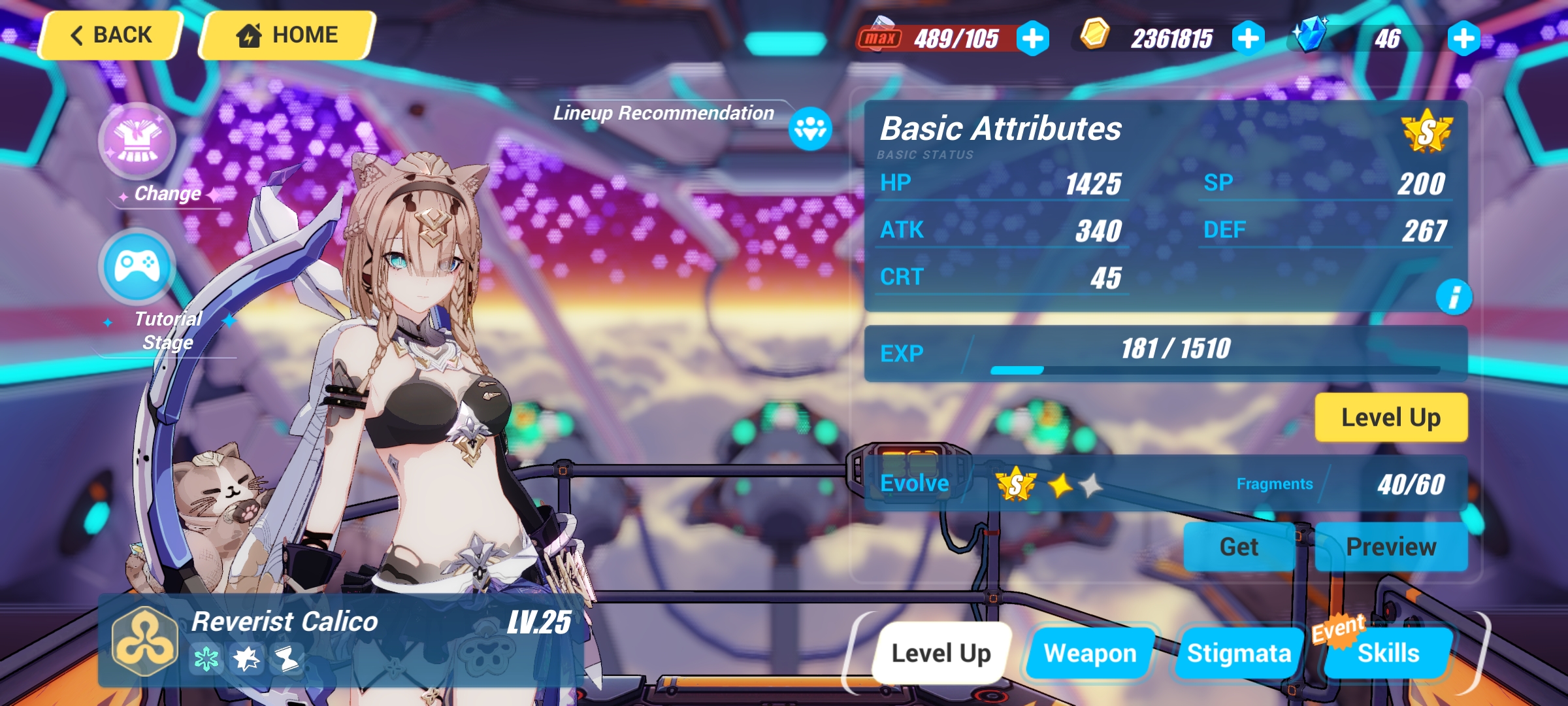This screenshot has width=1568, height=706.
Task: Open the Stigmata tab
Action: [x=1239, y=651]
